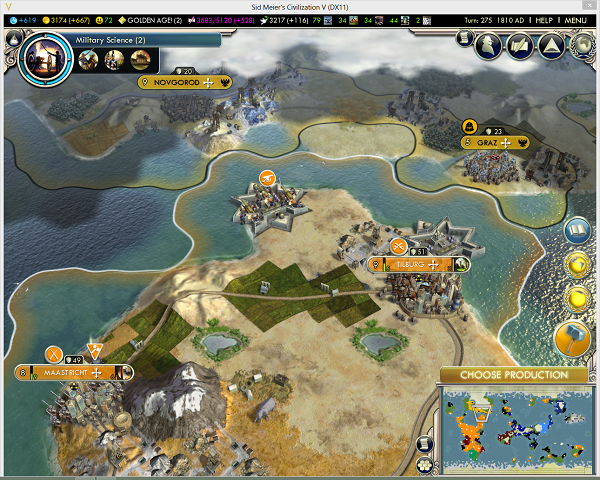Image resolution: width=600 pixels, height=480 pixels.
Task: Open the HELP Civilopedia
Action: [x=543, y=20]
